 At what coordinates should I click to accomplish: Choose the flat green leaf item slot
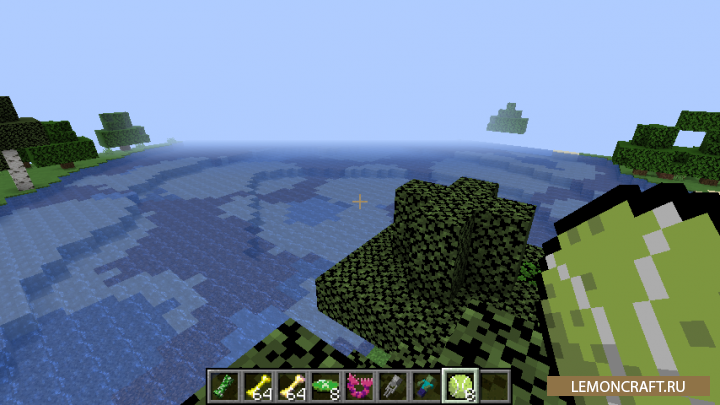point(326,384)
